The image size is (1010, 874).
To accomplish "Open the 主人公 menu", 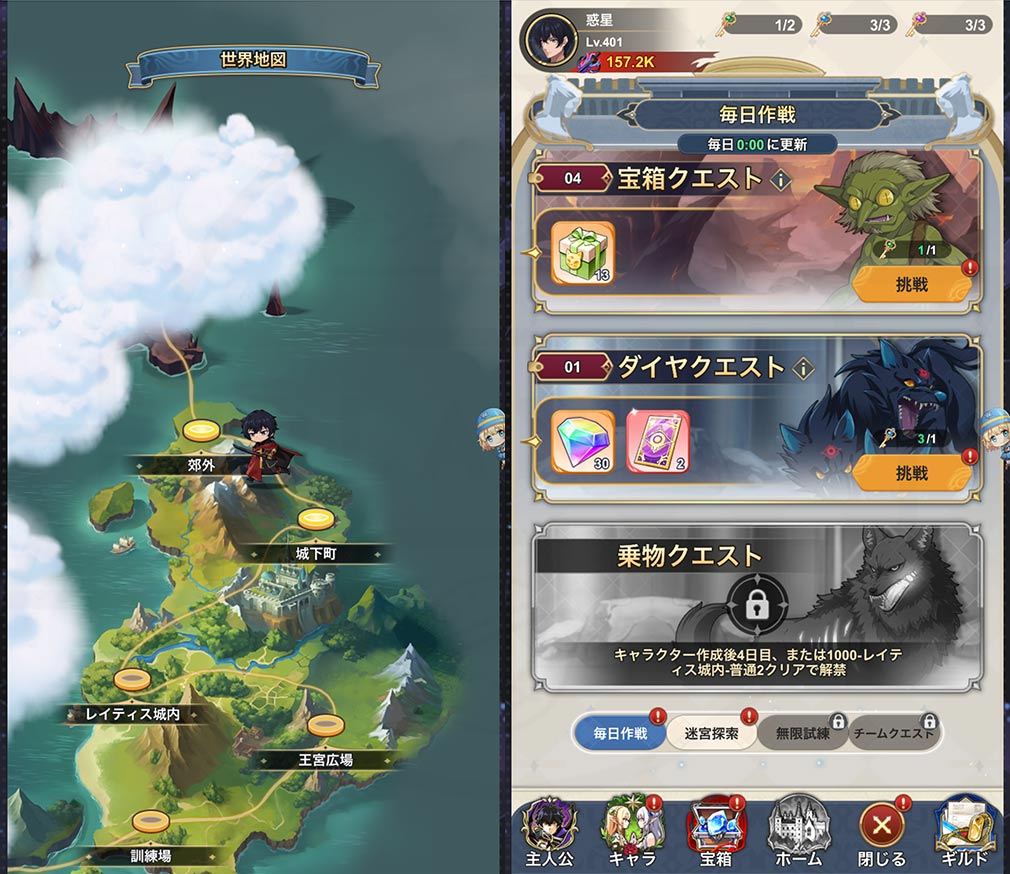I will 552,832.
